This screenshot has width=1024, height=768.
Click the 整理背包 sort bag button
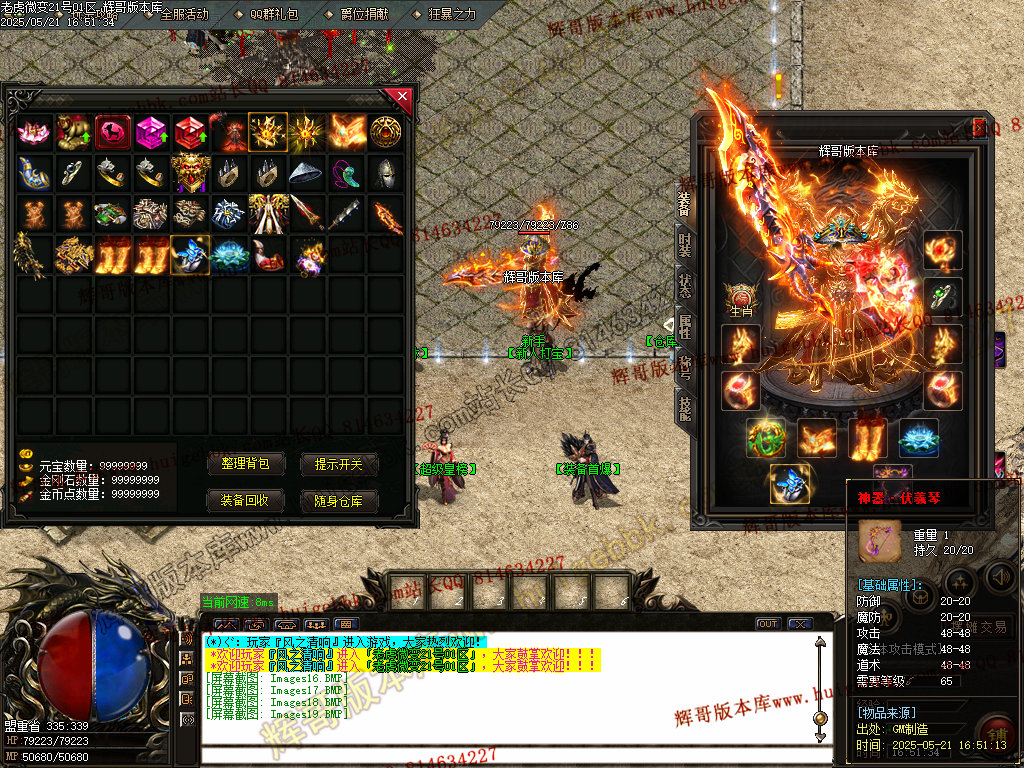252,464
